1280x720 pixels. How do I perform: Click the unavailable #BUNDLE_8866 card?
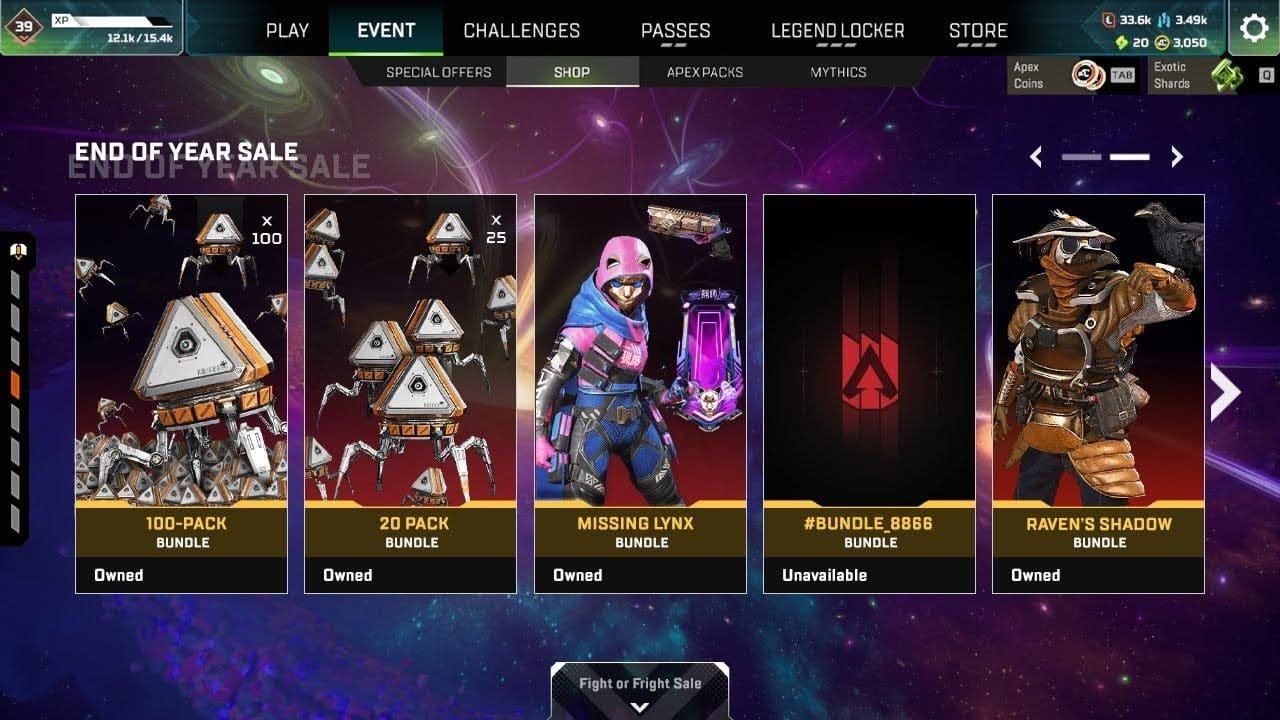[869, 390]
